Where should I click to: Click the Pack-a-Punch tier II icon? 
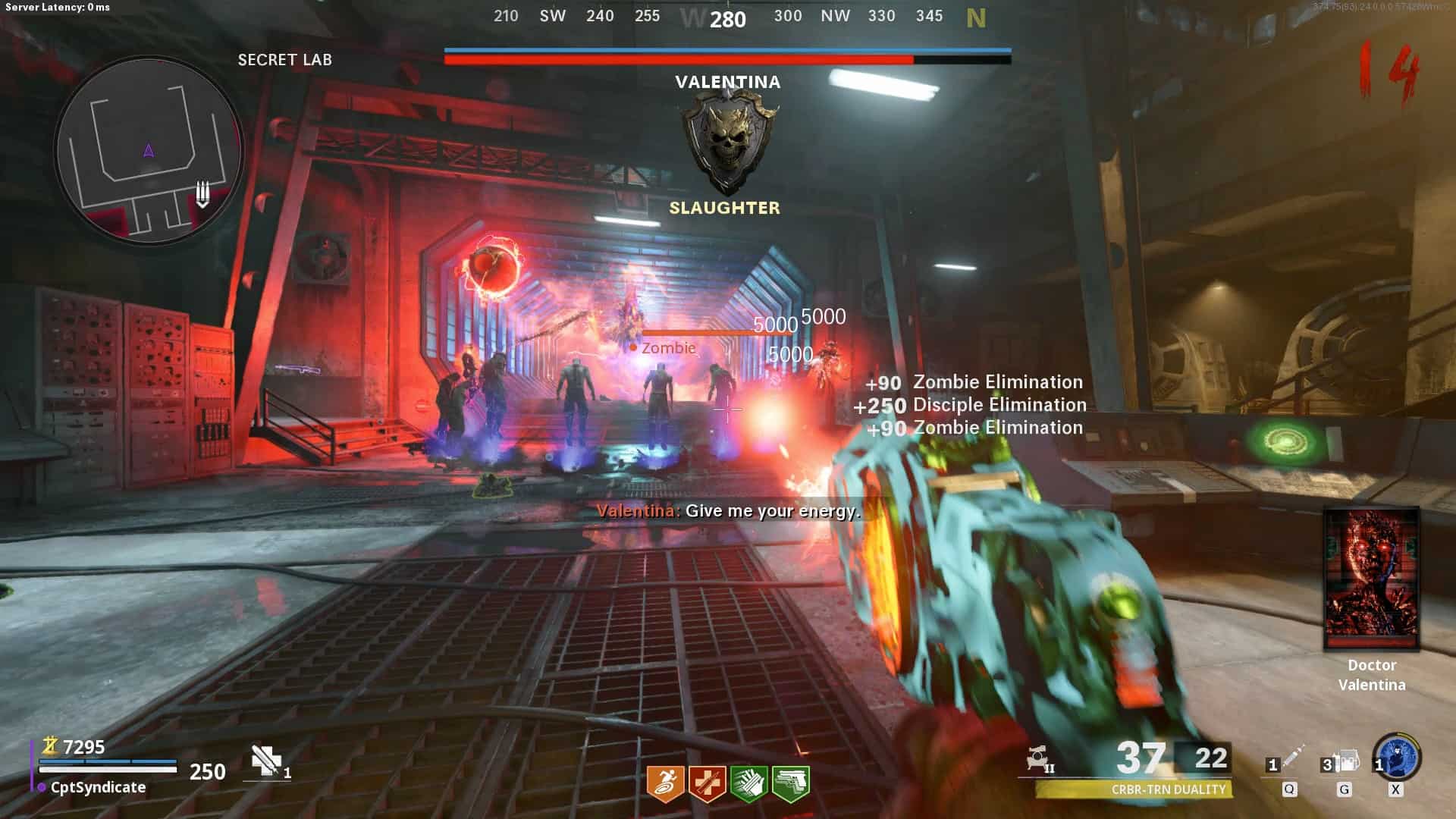coord(1039,759)
